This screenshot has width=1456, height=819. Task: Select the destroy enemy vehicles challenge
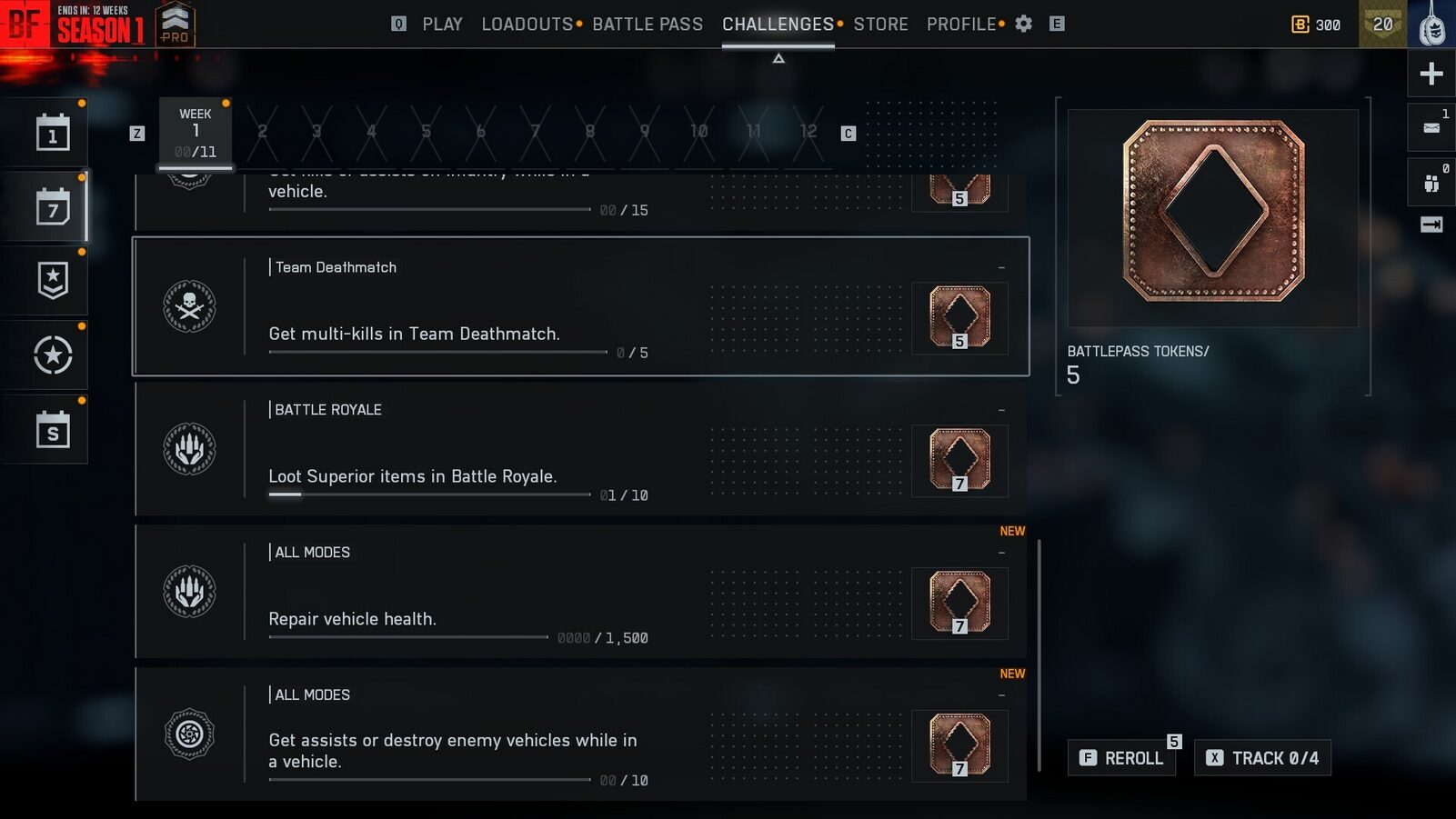580,734
